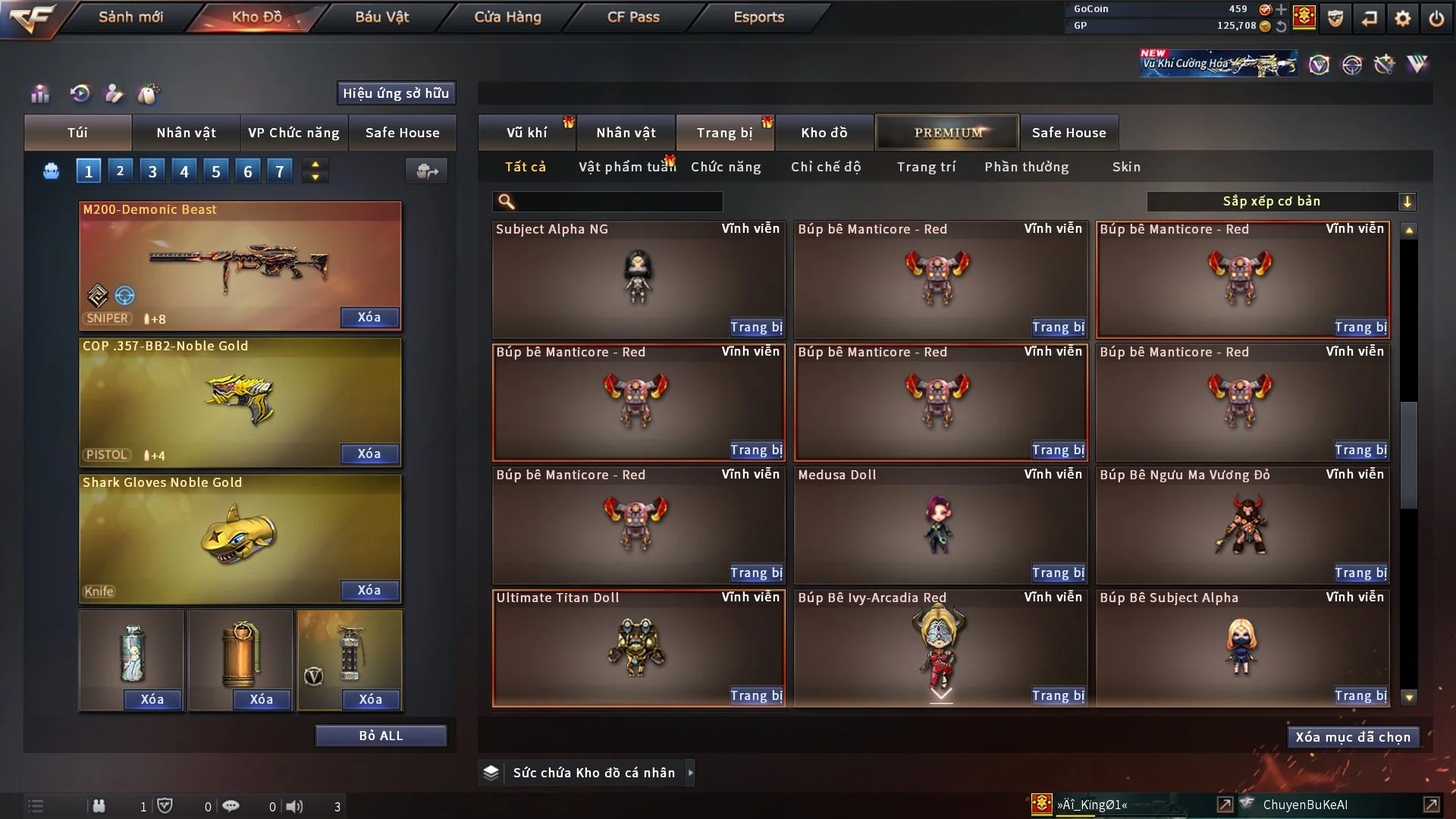The height and width of the screenshot is (819, 1456).
Task: Remove the M200-Demonic Beast with Xóa
Action: [369, 317]
